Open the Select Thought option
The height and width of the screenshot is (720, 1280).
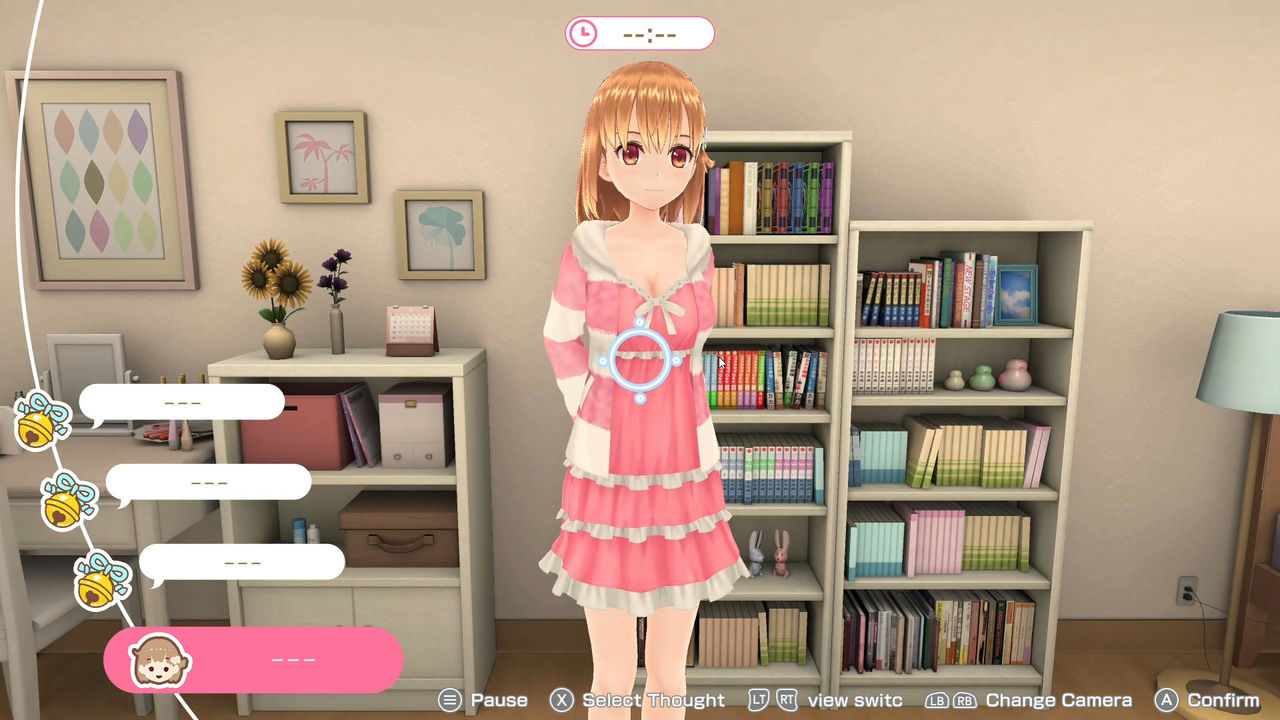point(655,700)
